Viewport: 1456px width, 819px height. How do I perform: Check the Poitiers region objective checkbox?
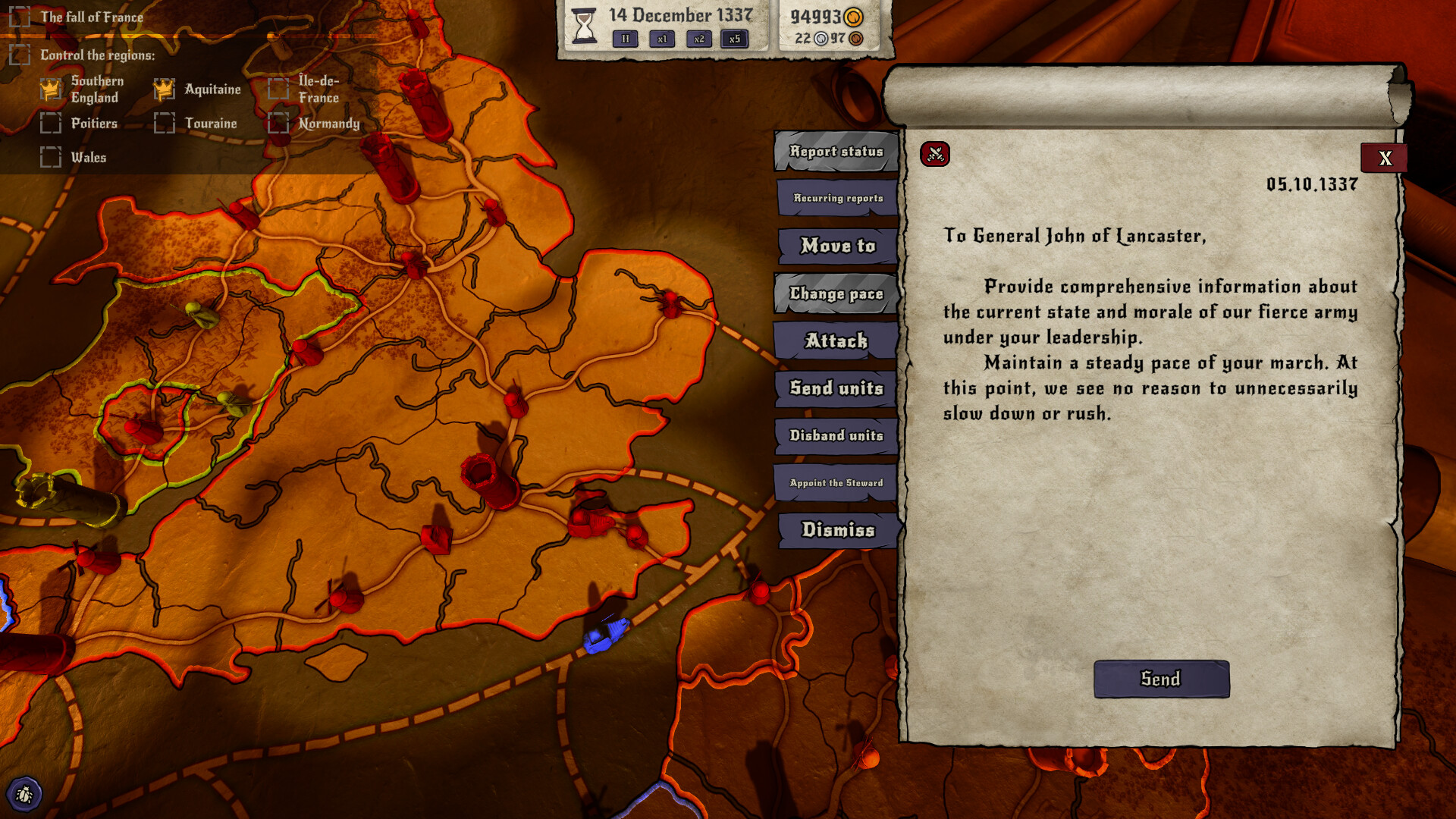tap(52, 123)
